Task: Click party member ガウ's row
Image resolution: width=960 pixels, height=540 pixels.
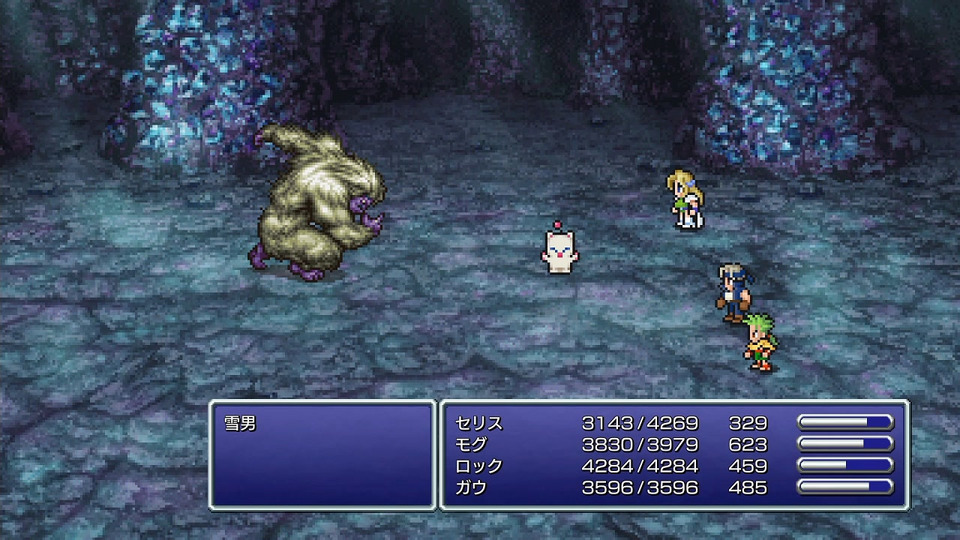Action: (x=471, y=488)
